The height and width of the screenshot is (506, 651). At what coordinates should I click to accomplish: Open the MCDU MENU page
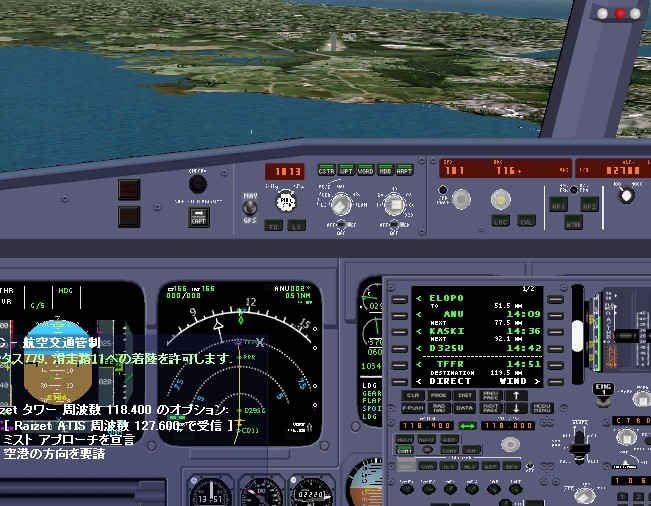click(x=541, y=408)
